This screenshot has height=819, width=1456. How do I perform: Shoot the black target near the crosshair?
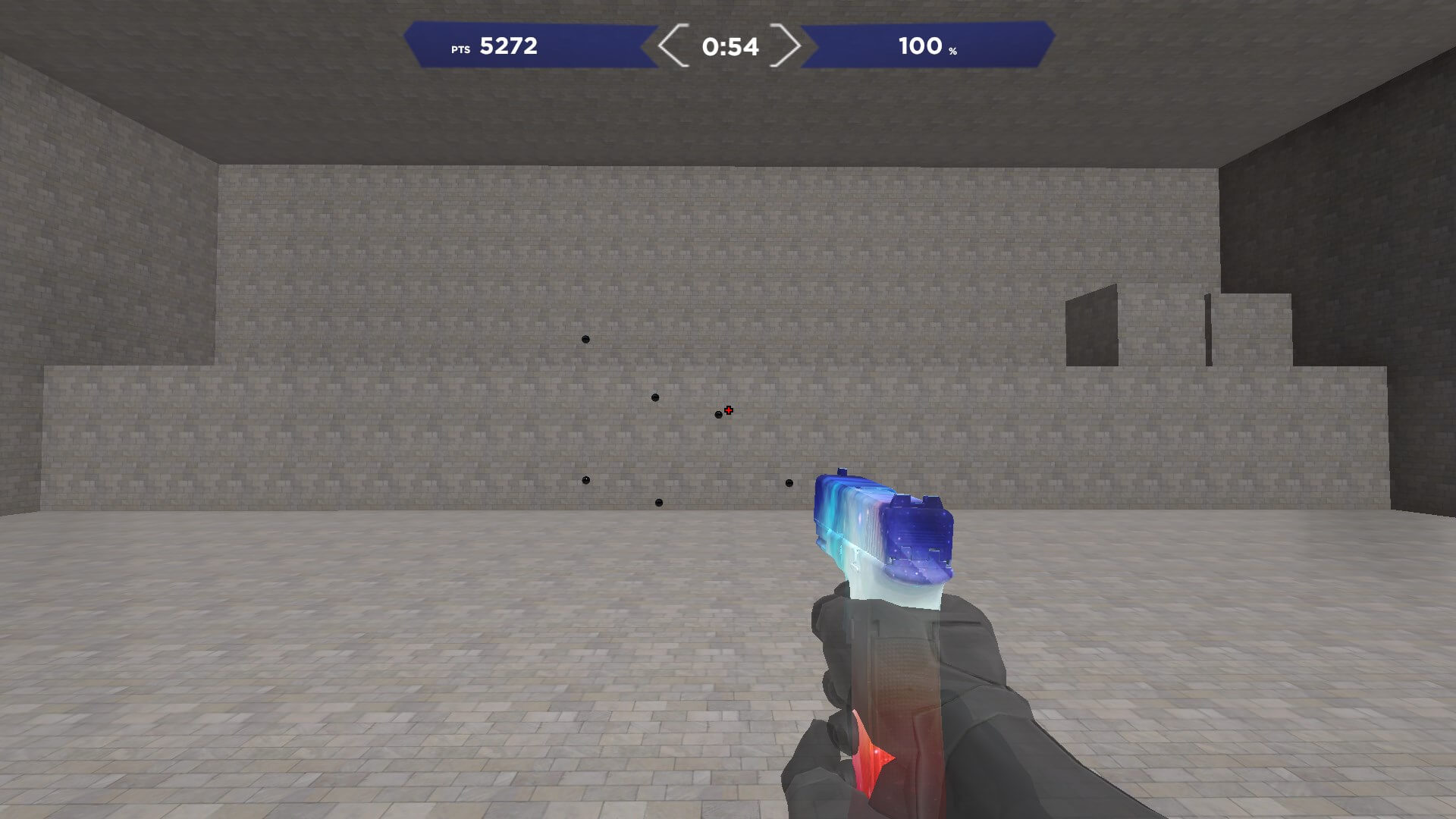point(717,415)
